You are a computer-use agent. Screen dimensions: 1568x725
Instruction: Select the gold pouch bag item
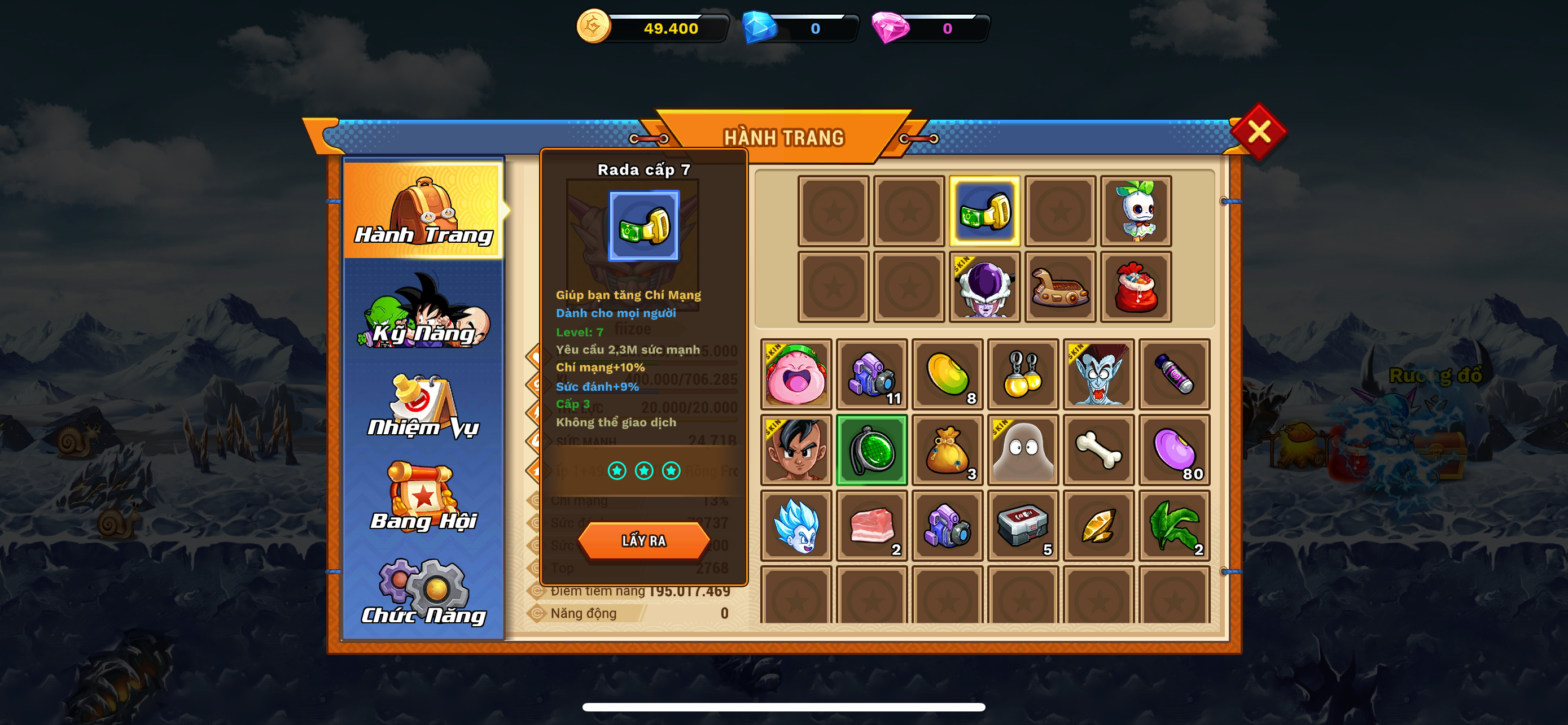tap(947, 451)
